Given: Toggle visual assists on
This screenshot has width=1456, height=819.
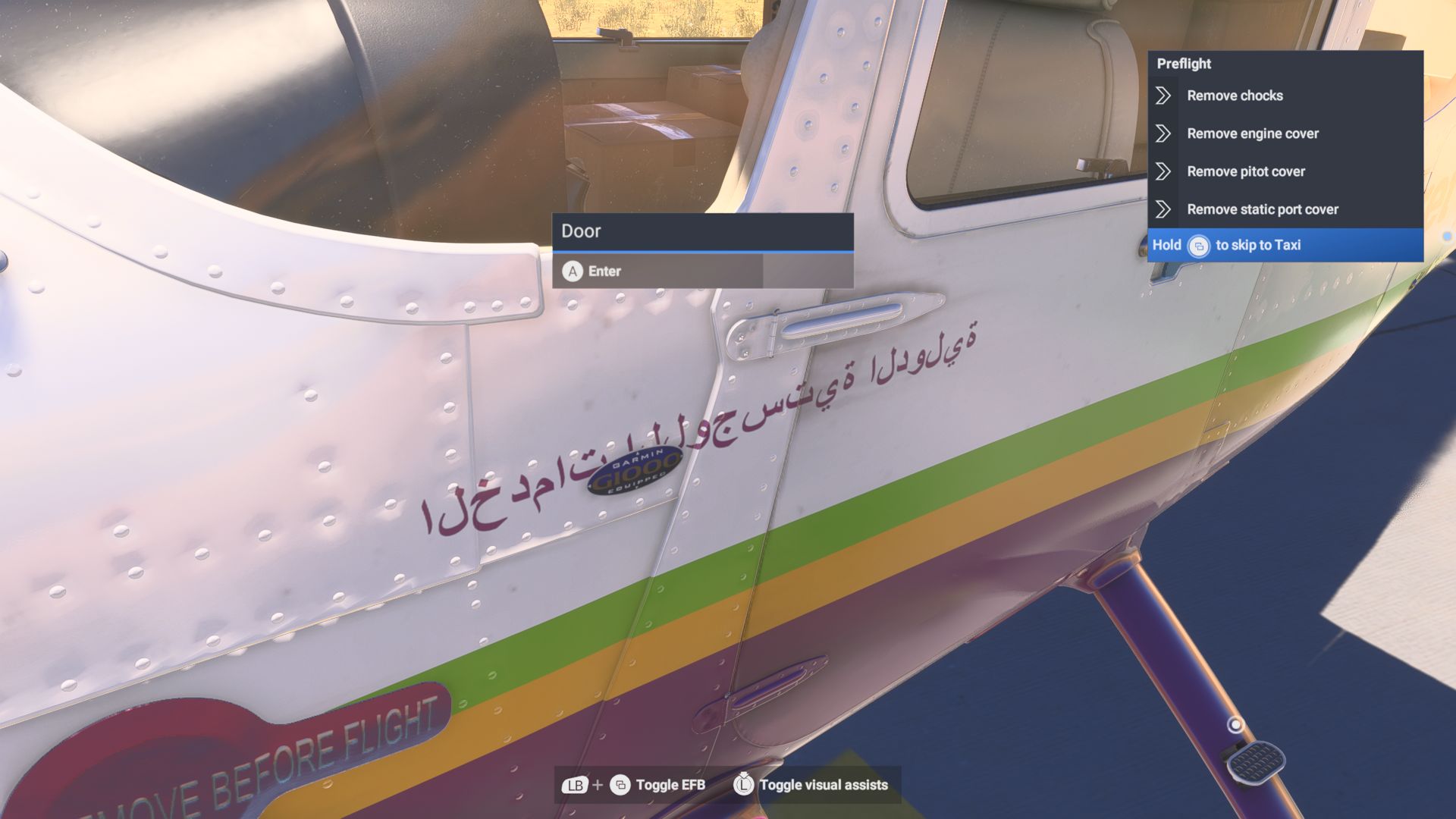Looking at the screenshot, I should pyautogui.click(x=824, y=786).
